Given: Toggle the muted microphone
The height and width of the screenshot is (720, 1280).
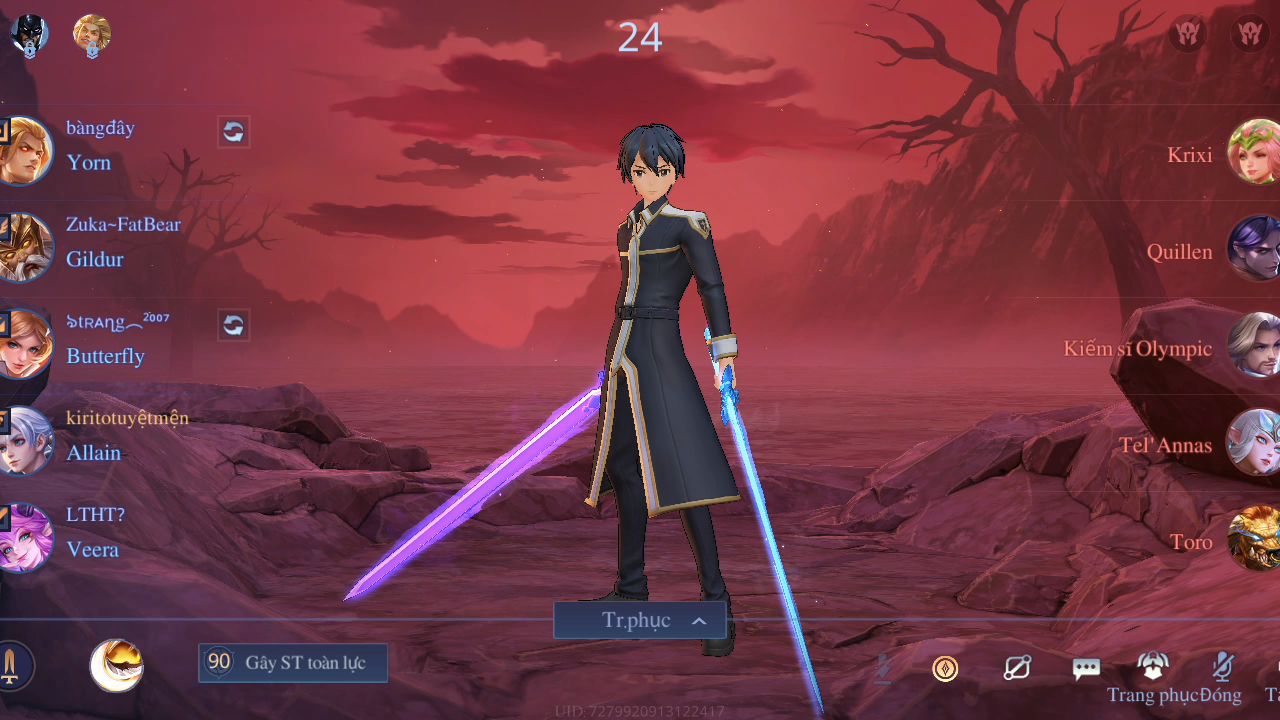Looking at the screenshot, I should coord(1221,667).
